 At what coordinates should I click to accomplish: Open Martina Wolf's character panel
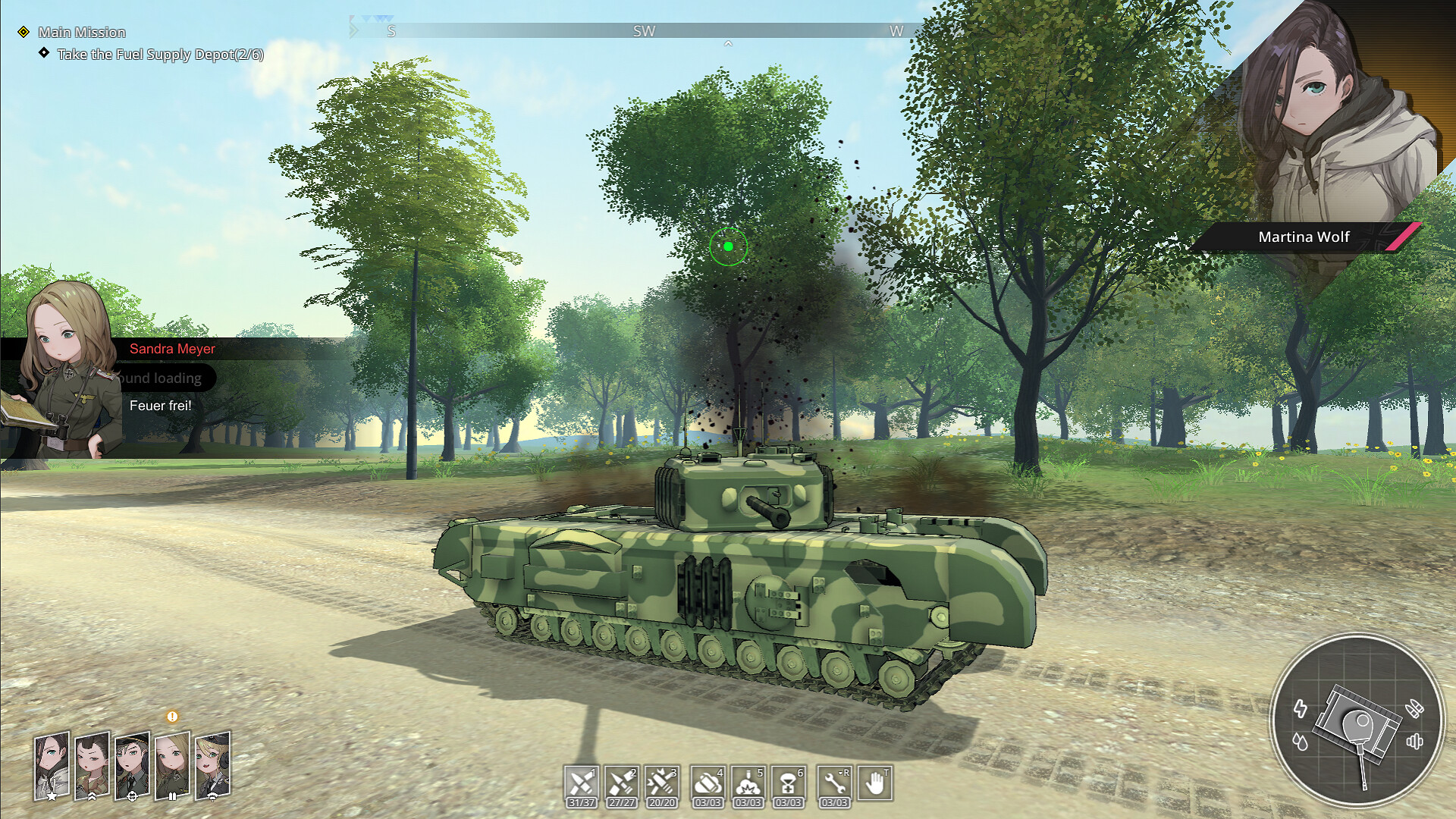point(1302,237)
